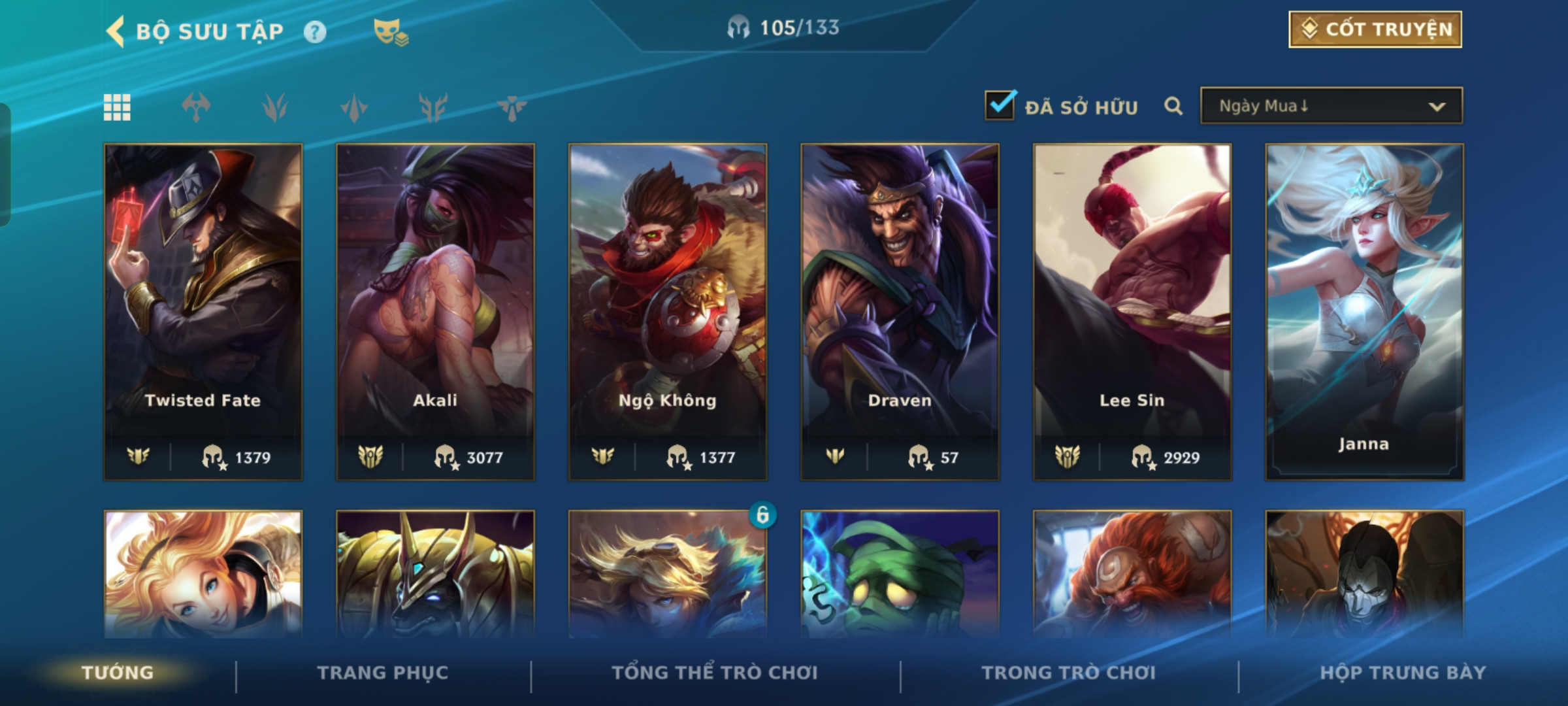Switch to the Trang Phục tab

click(x=383, y=673)
